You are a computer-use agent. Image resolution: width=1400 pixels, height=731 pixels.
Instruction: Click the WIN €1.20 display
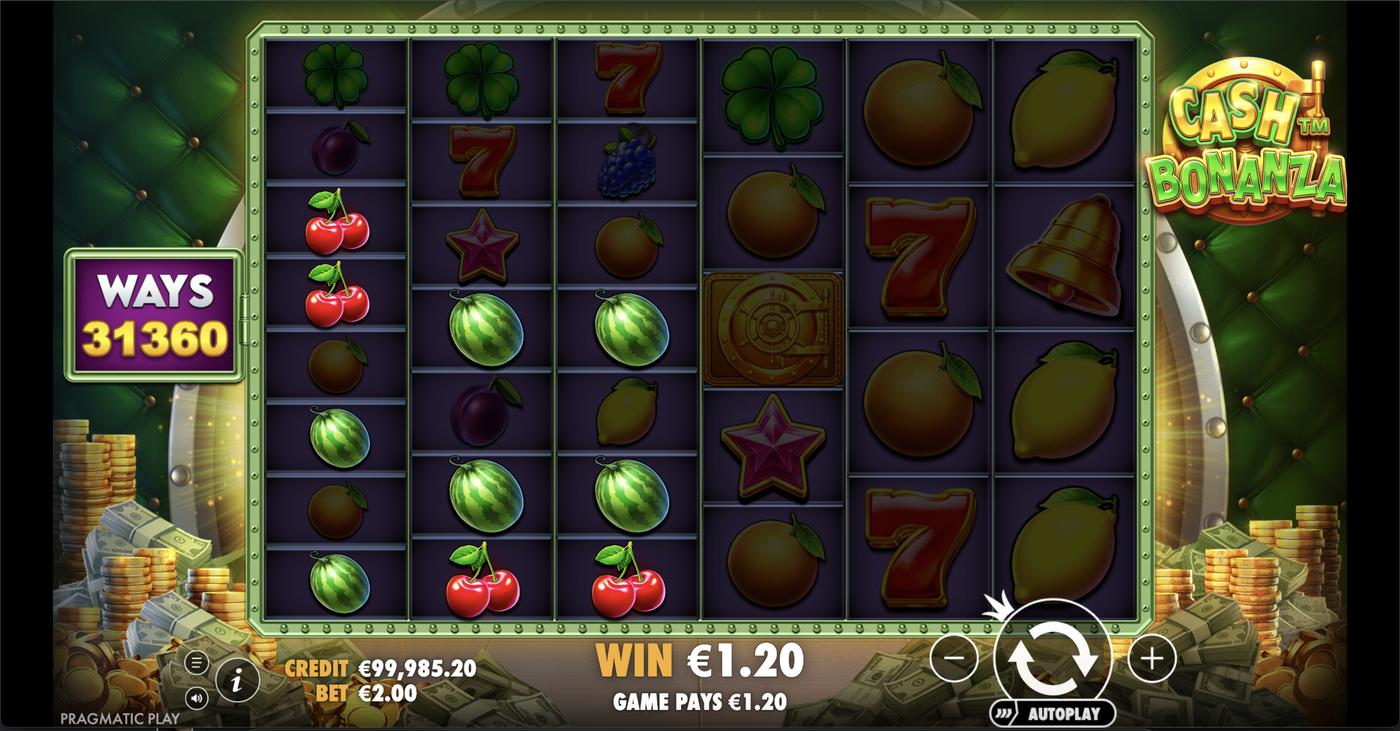tap(700, 658)
